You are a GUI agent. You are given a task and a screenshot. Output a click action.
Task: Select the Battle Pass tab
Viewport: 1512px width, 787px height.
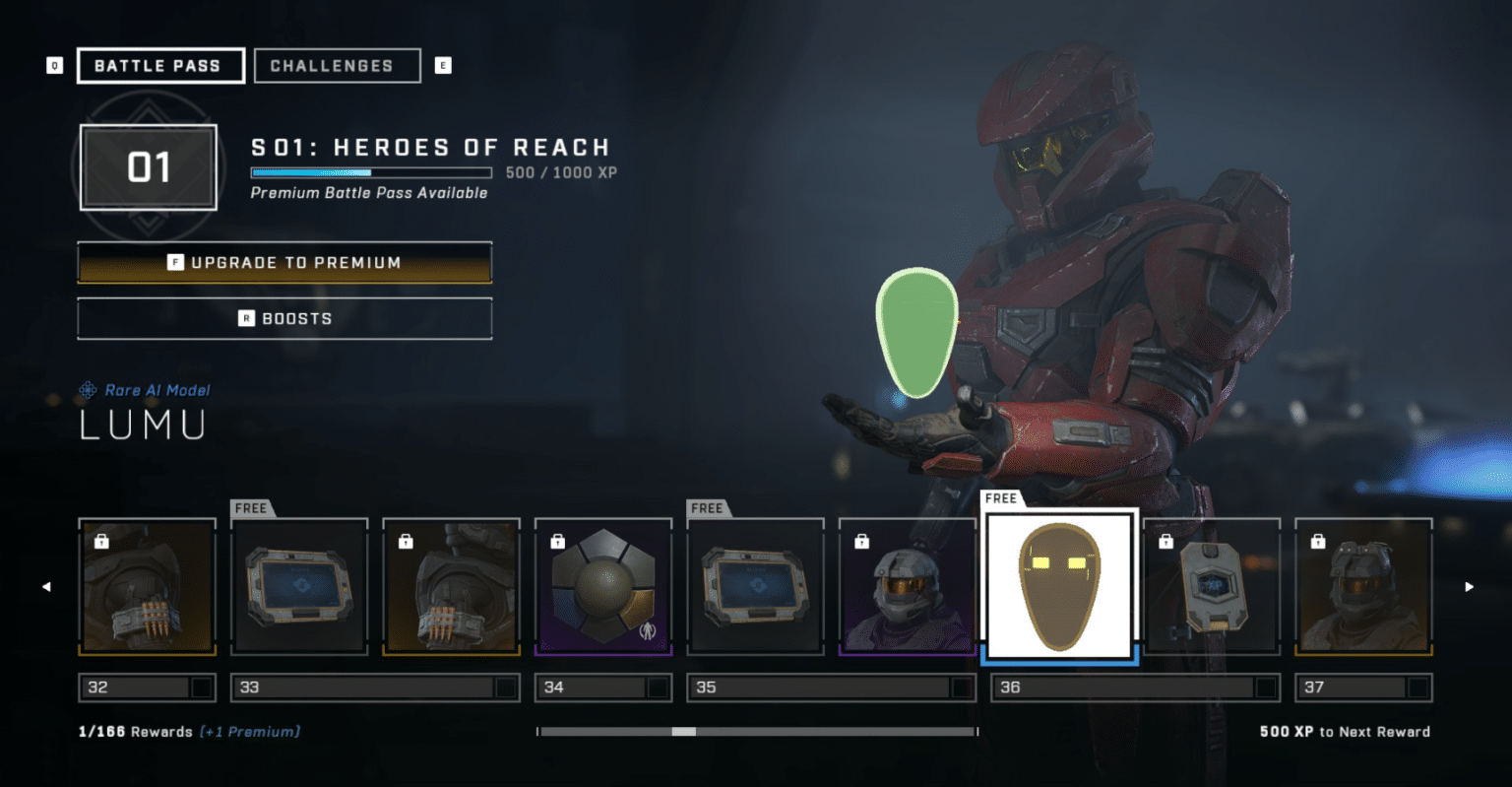[160, 66]
